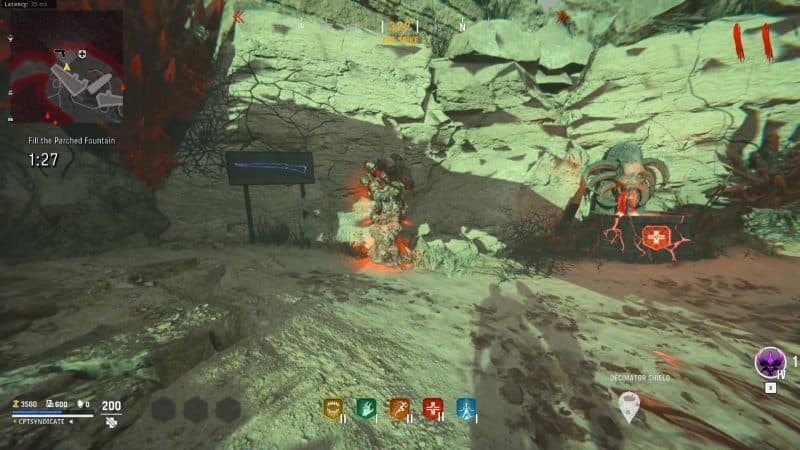Select the Fill the Parched Fountain objective
Viewport: 800px width, 450px height.
pyautogui.click(x=71, y=141)
